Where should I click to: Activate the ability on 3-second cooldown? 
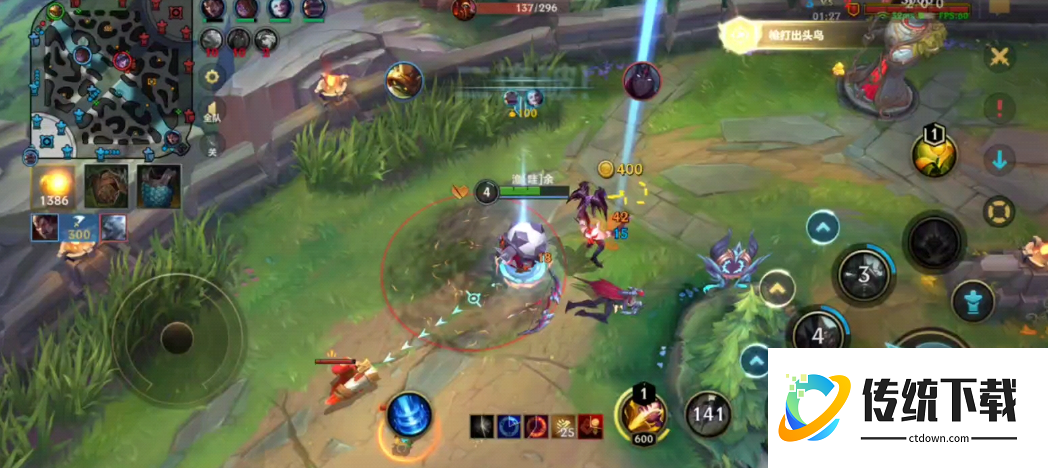click(862, 273)
